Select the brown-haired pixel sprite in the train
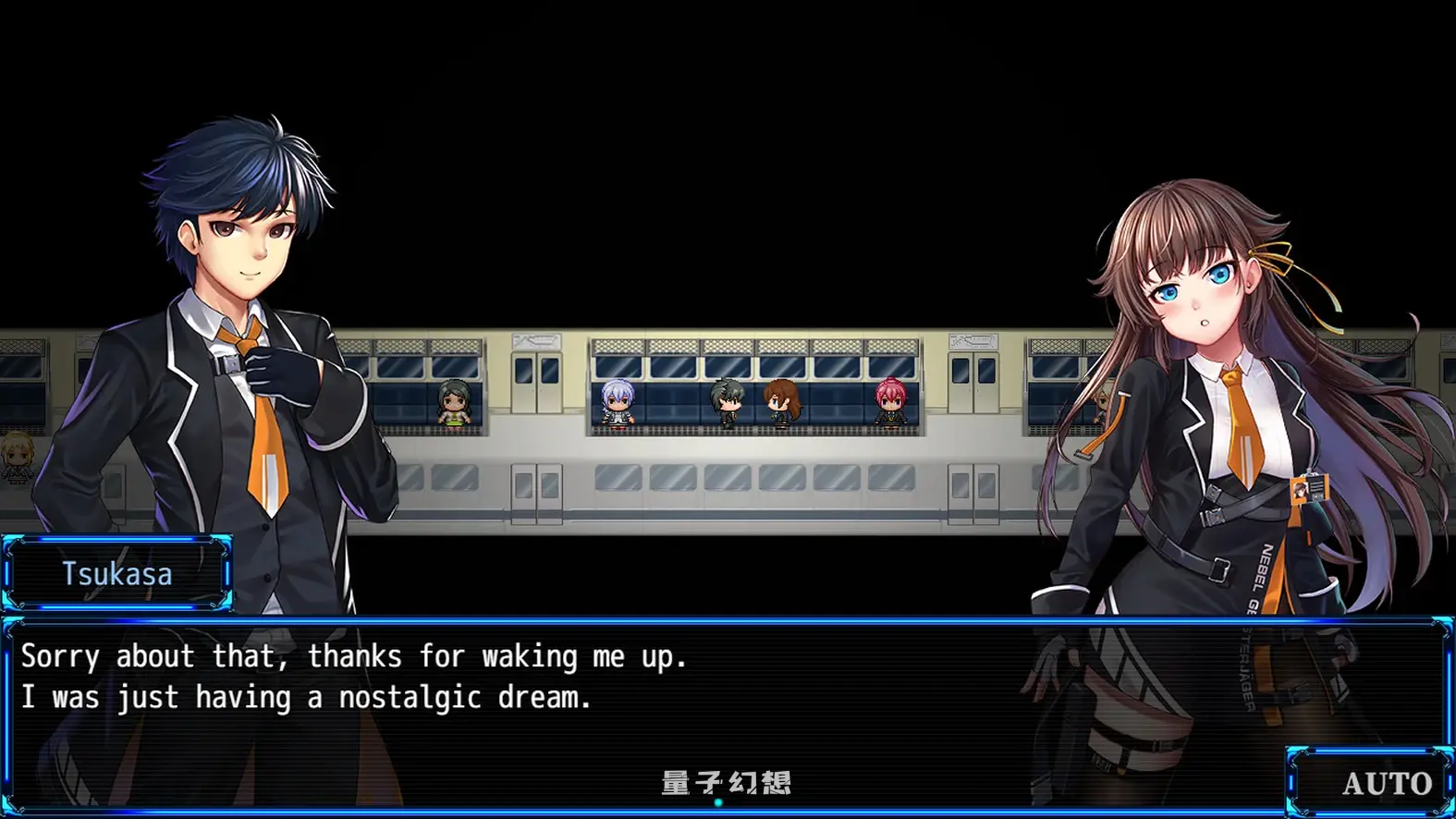The width and height of the screenshot is (1456, 819). click(x=781, y=405)
